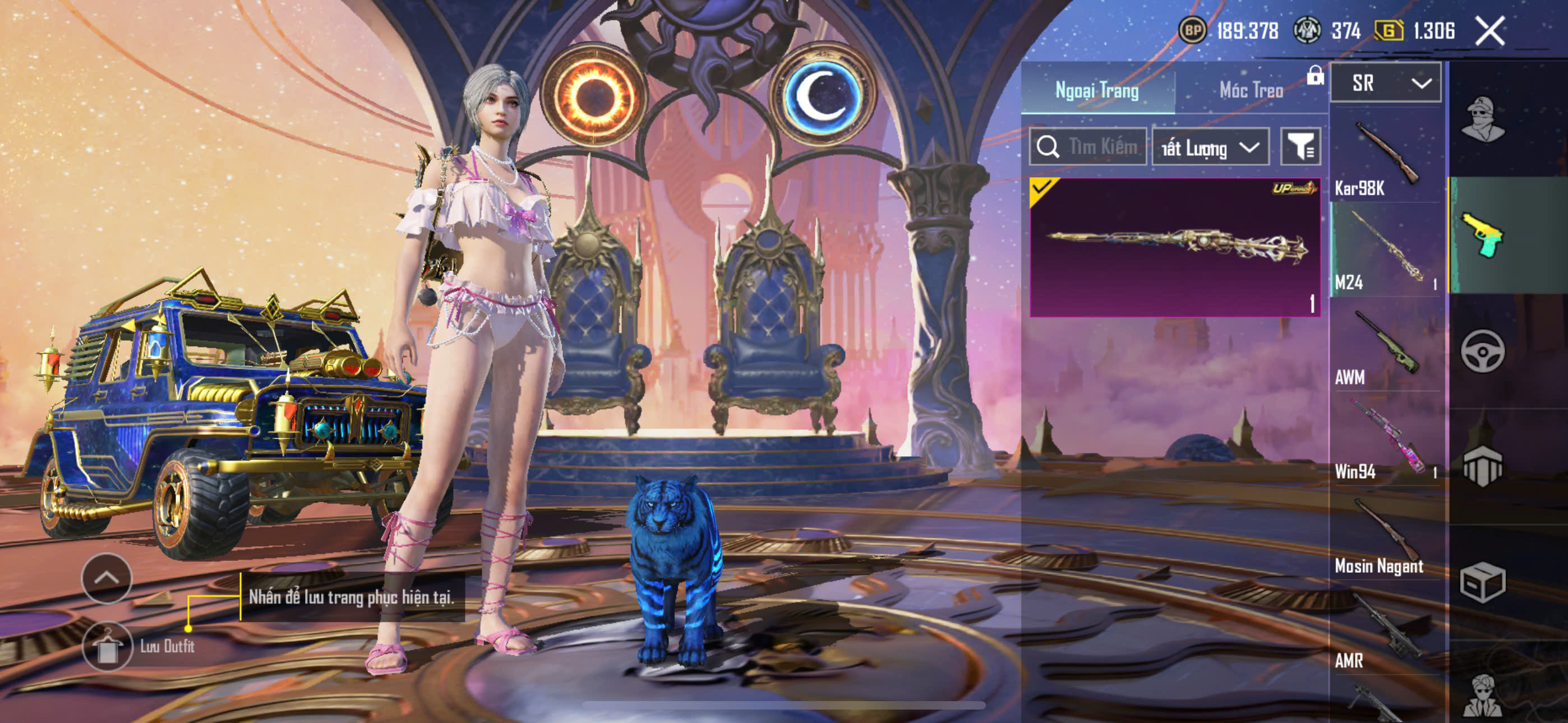Open the steering wheel vehicle category
The image size is (1568, 723).
coord(1483,351)
